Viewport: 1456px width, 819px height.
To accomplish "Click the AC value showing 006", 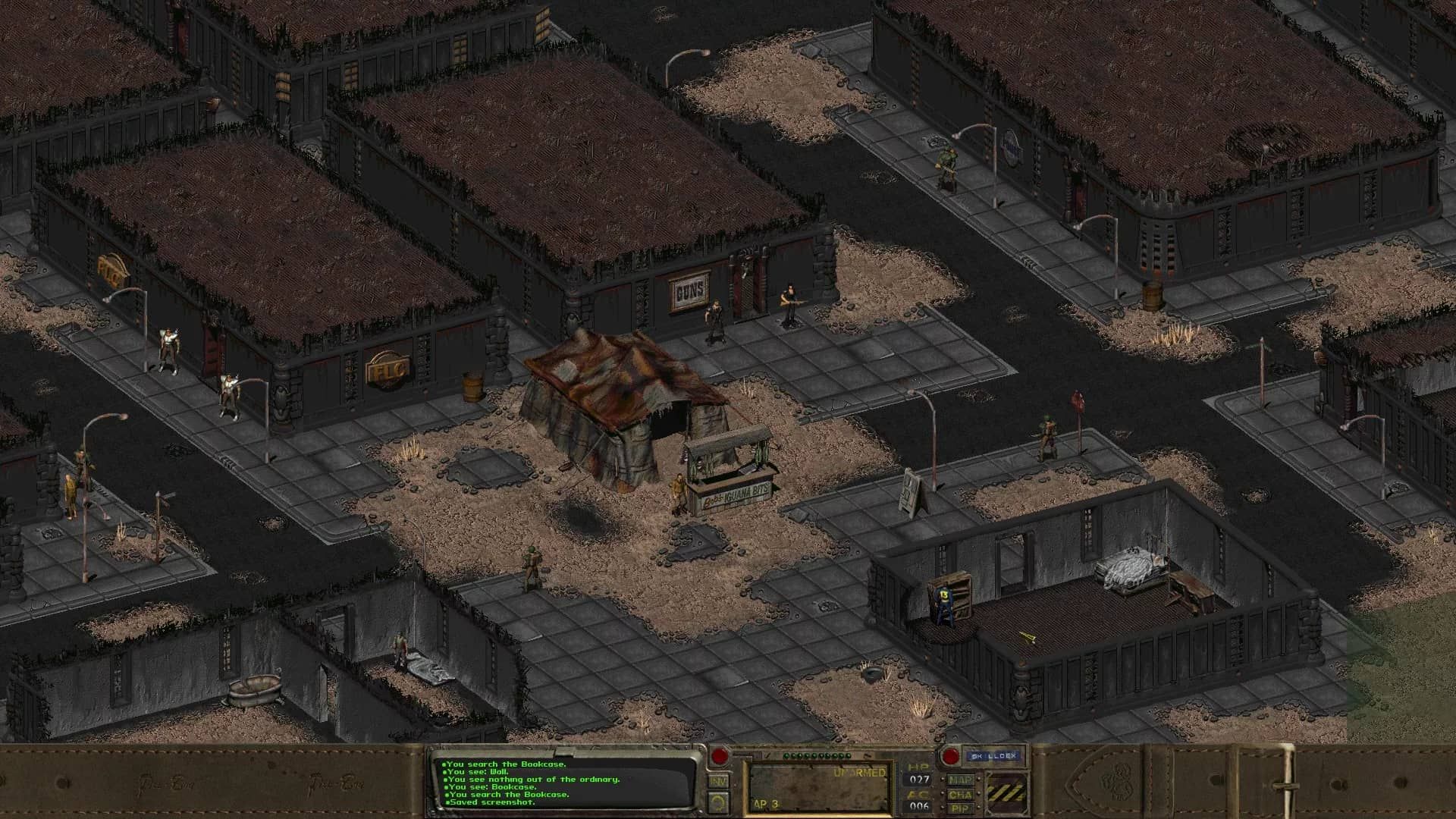I will coord(918,806).
